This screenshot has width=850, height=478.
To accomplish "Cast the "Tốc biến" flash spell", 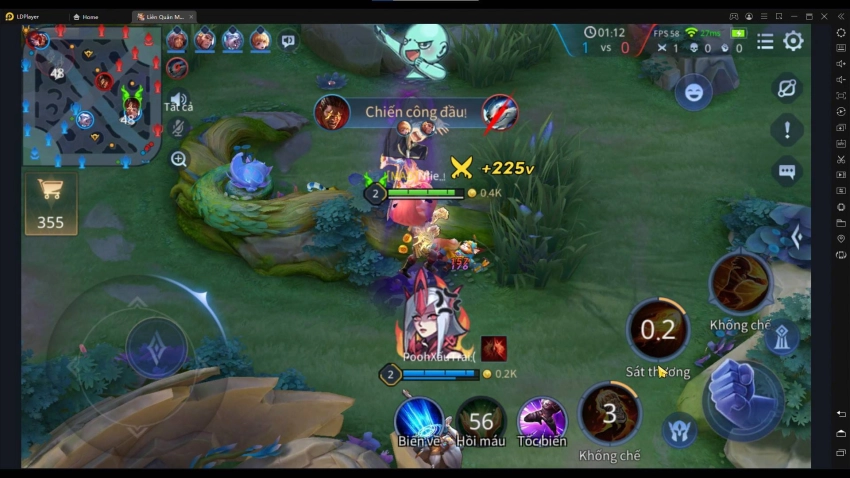I will 542,419.
